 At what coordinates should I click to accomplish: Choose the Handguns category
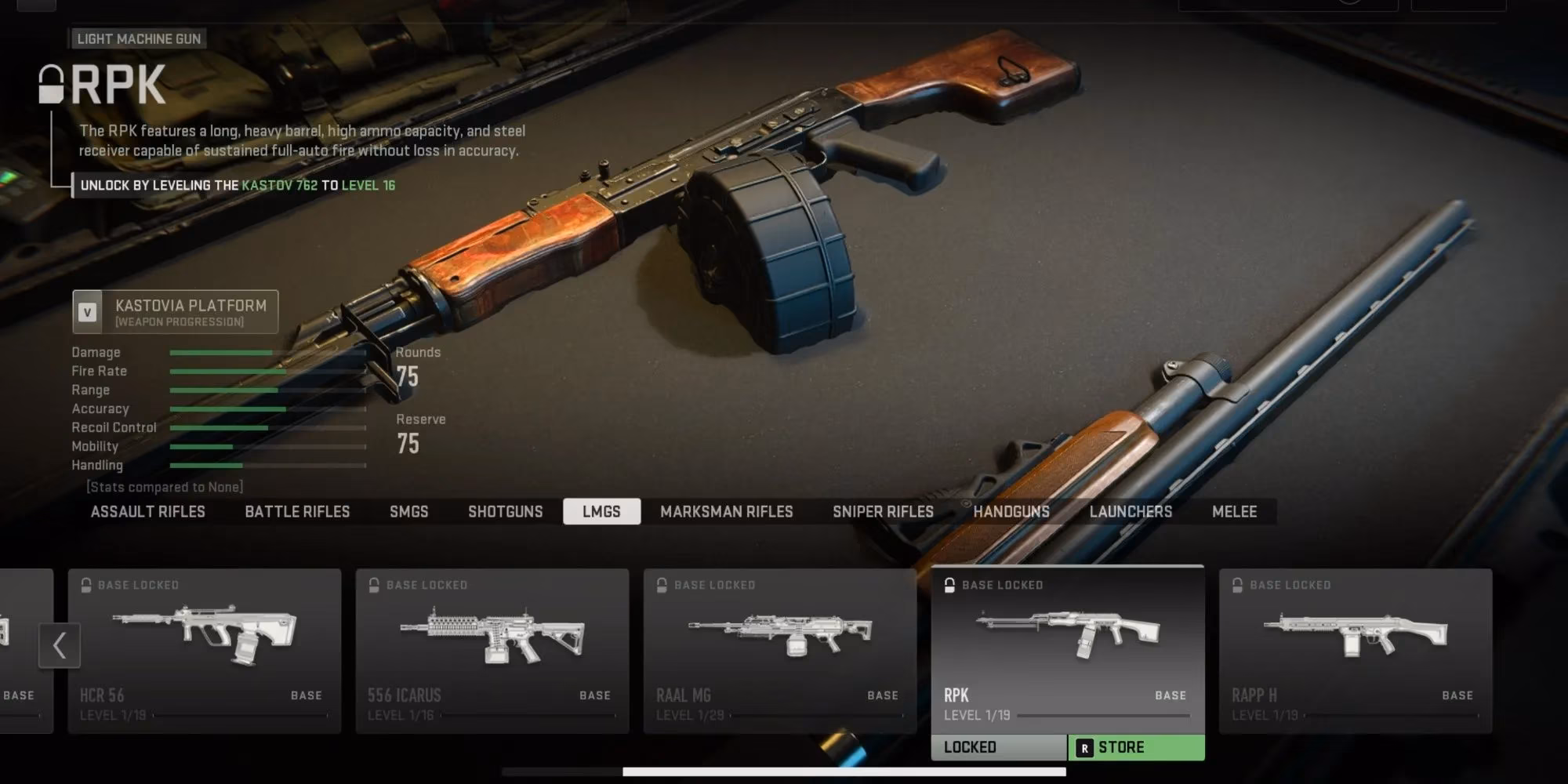1011,512
